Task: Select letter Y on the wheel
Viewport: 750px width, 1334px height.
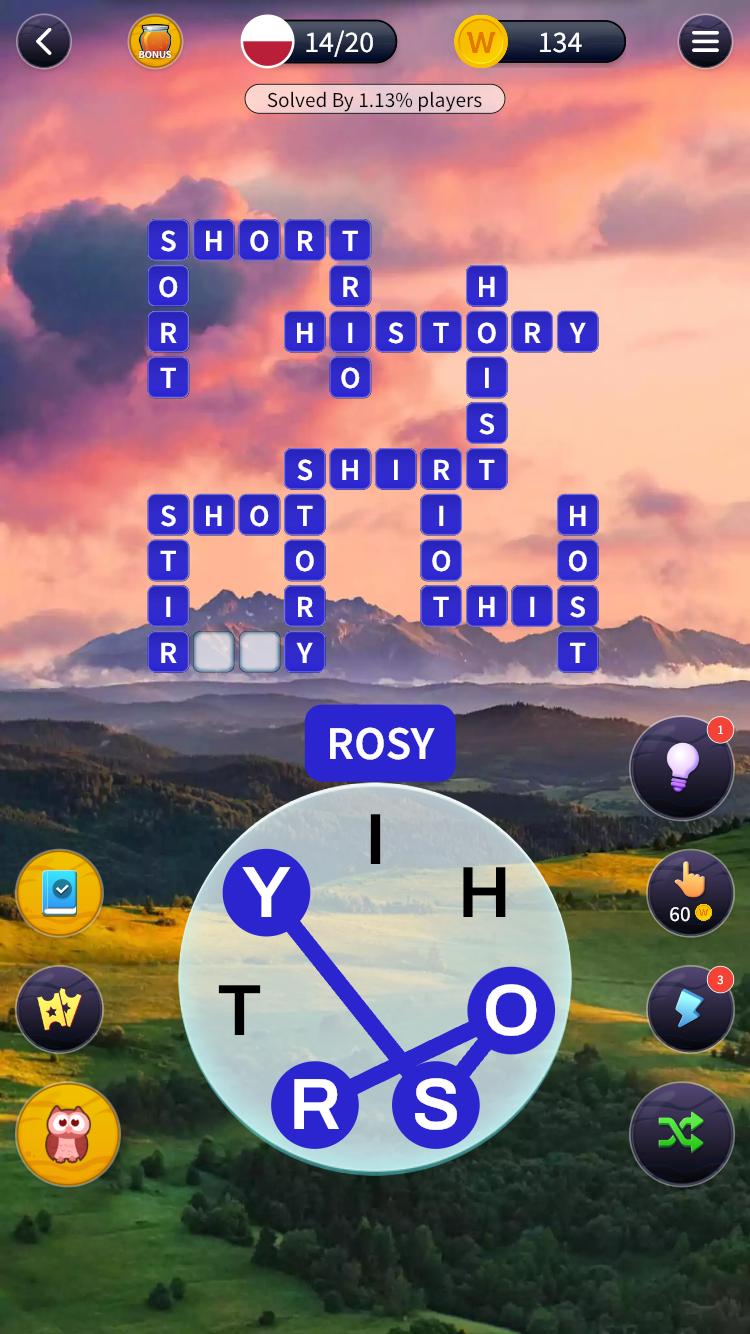Action: pos(266,893)
